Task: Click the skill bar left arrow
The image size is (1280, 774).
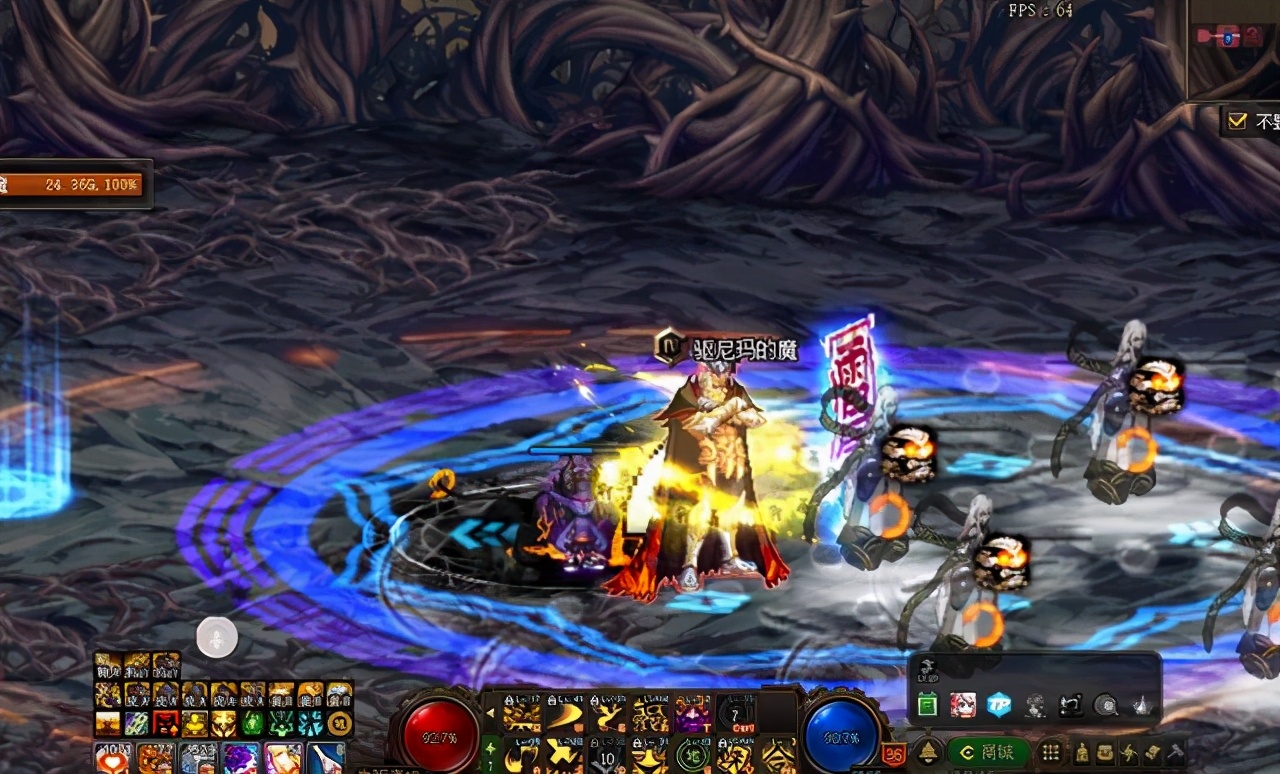Action: [491, 714]
